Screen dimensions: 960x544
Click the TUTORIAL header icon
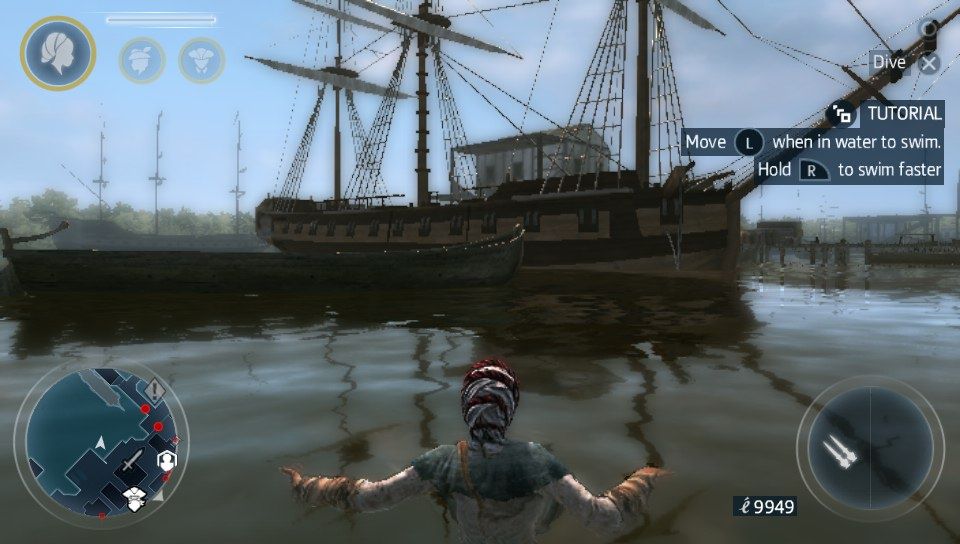coord(841,113)
